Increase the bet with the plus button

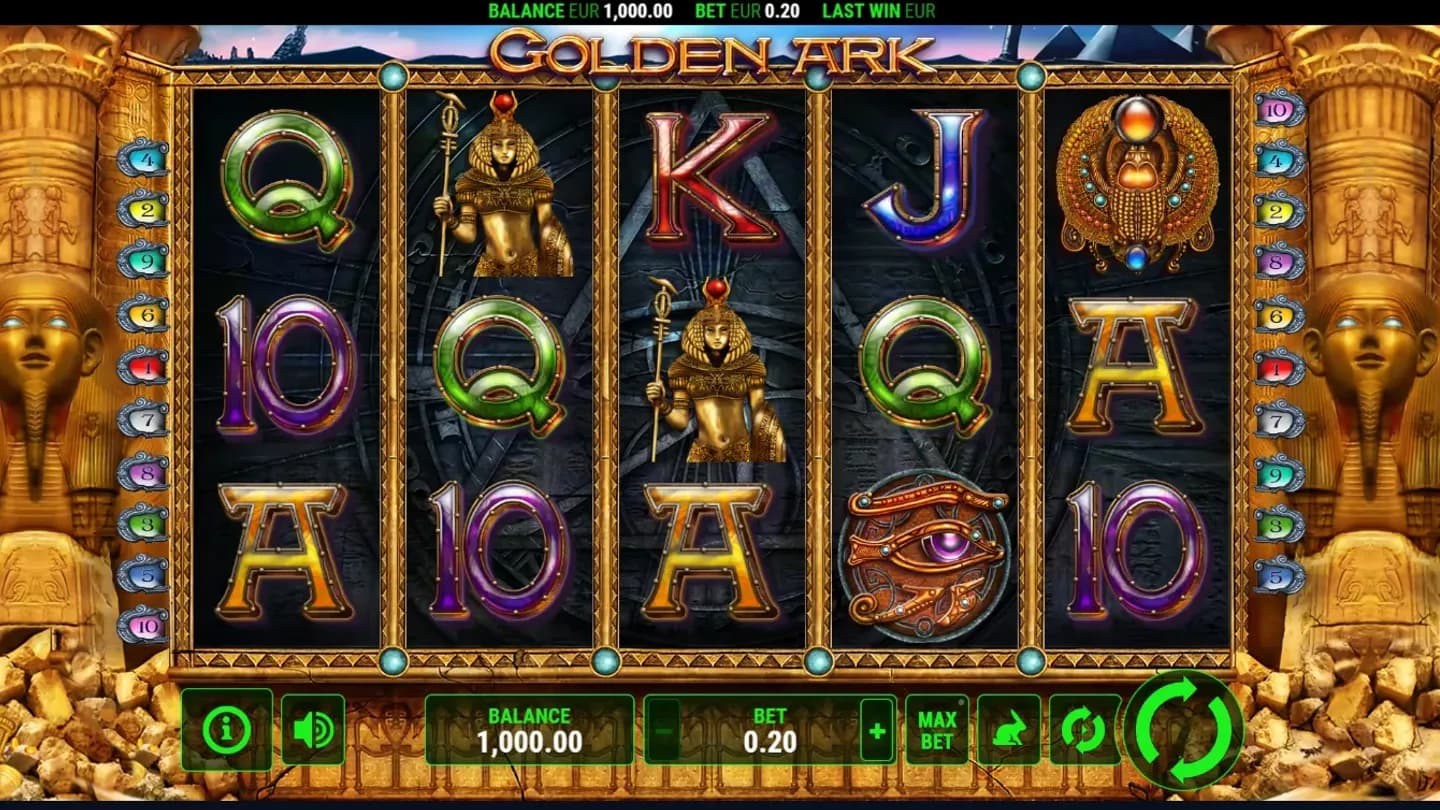875,728
